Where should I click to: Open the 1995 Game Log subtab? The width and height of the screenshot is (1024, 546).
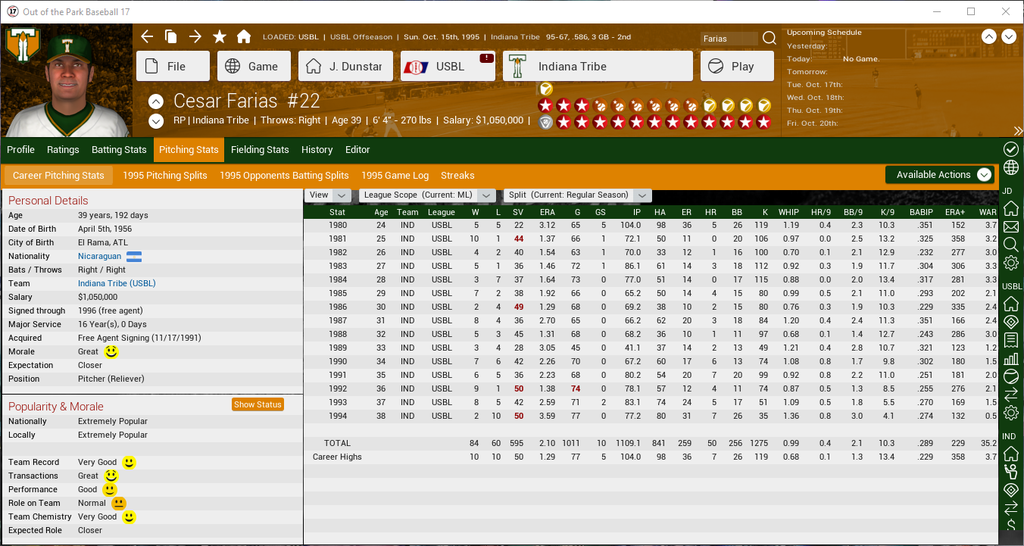[x=395, y=175]
